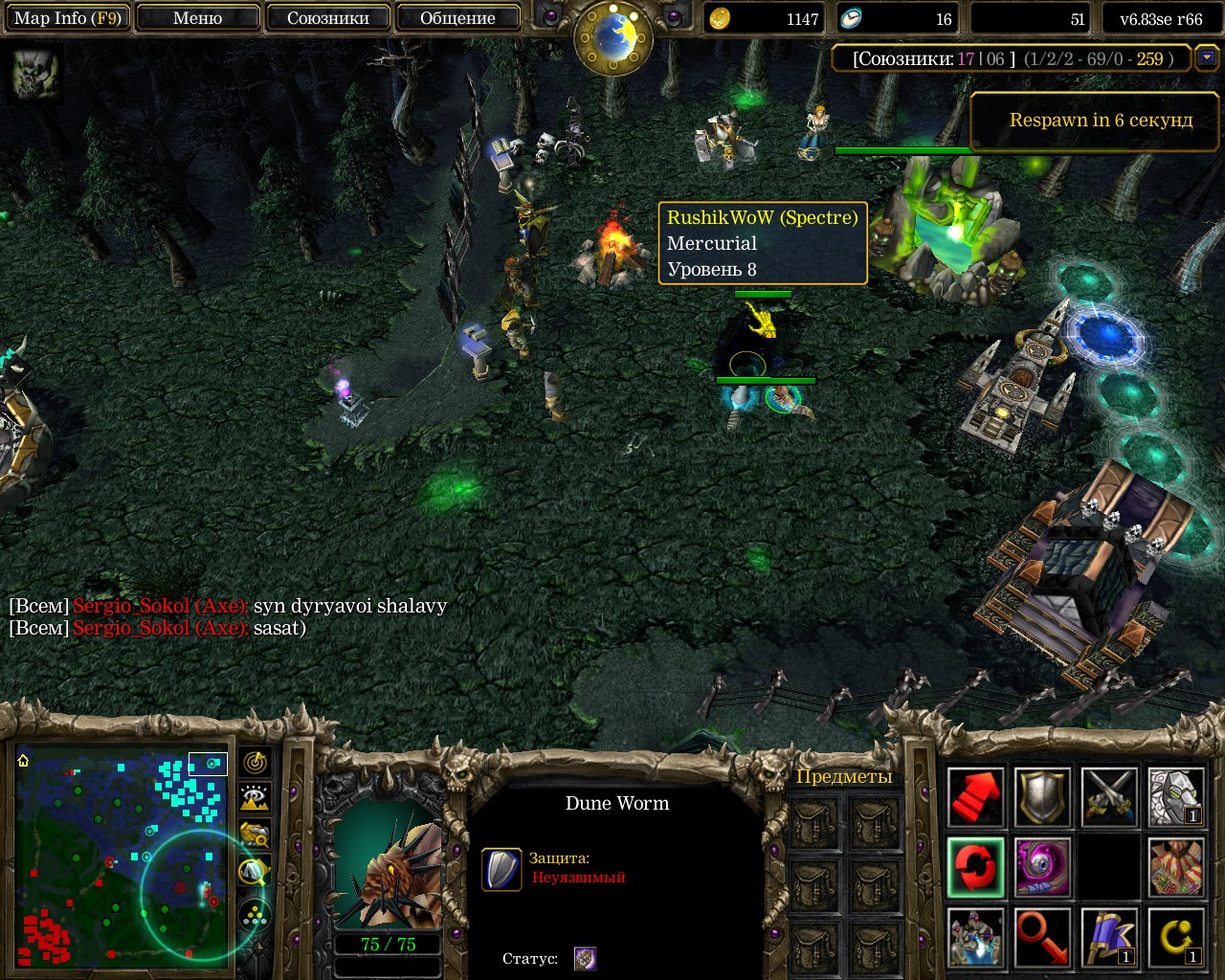Viewport: 1225px width, 980px height.
Task: Activate the minimap signal ping button
Action: click(x=255, y=763)
